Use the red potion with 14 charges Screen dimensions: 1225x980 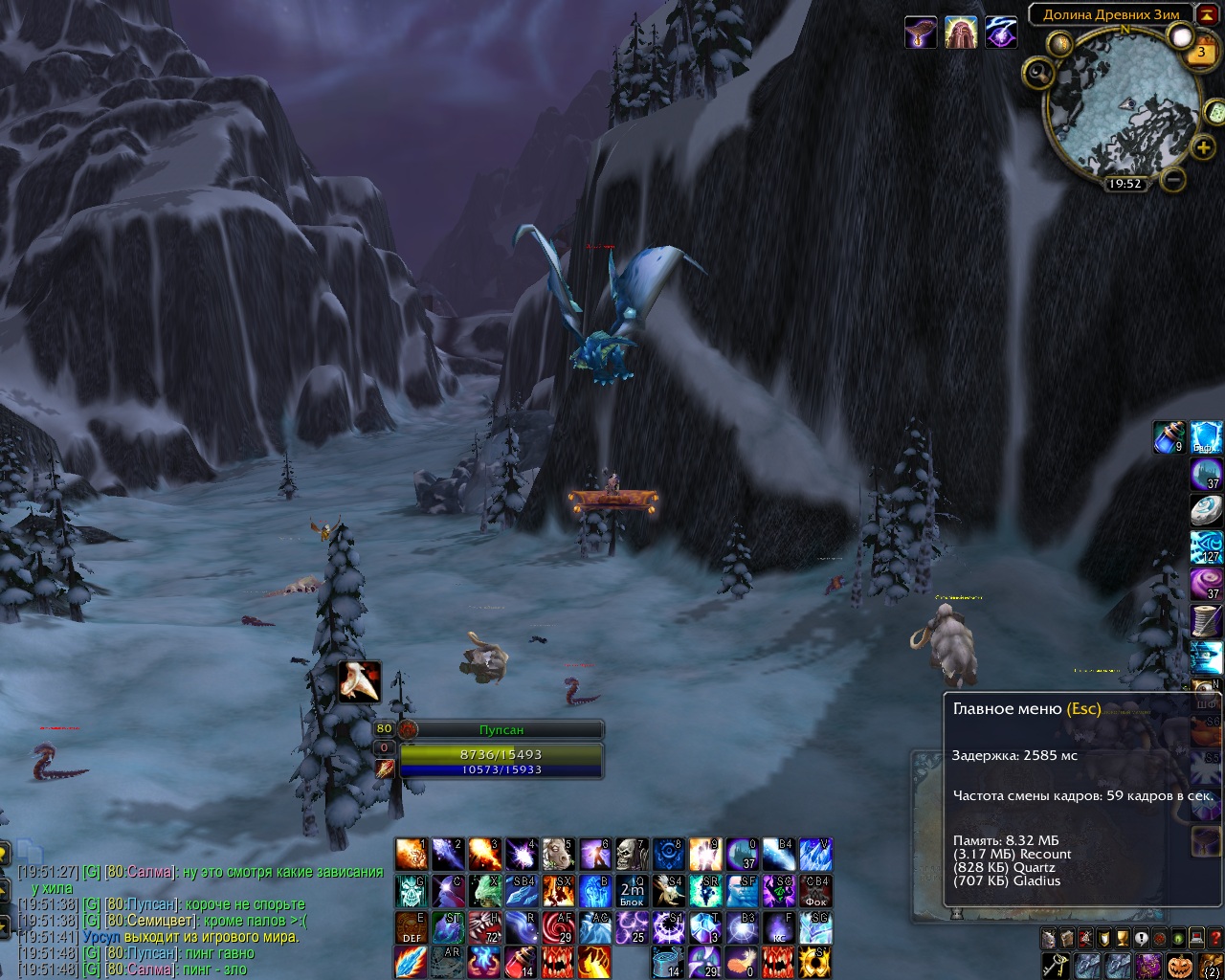click(521, 962)
